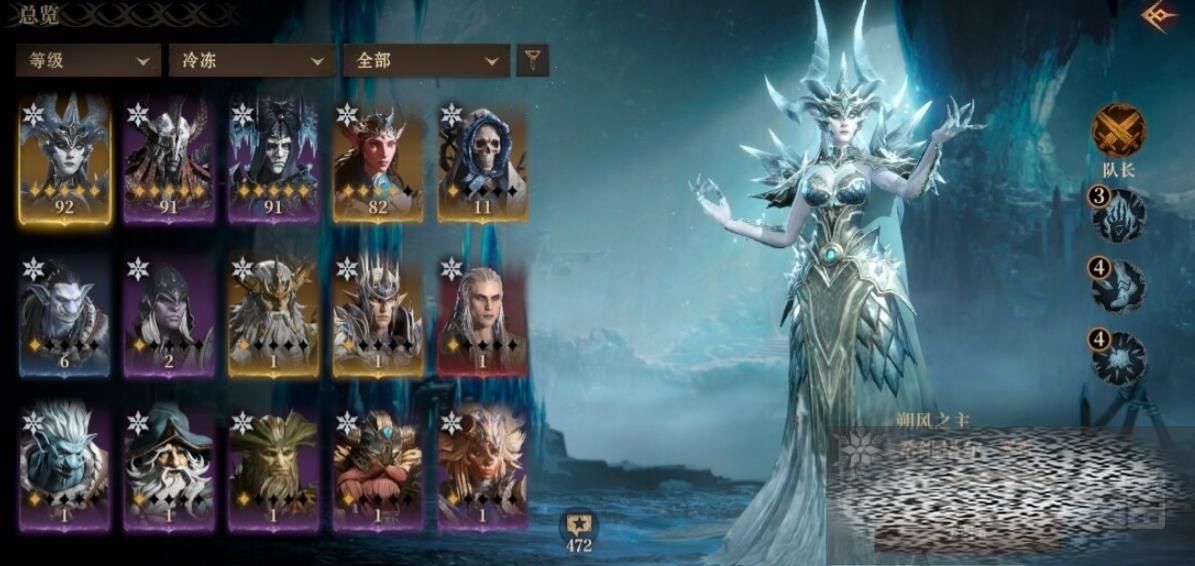This screenshot has height=566, width=1195.
Task: Open the 全部 filter dropdown
Action: click(425, 60)
